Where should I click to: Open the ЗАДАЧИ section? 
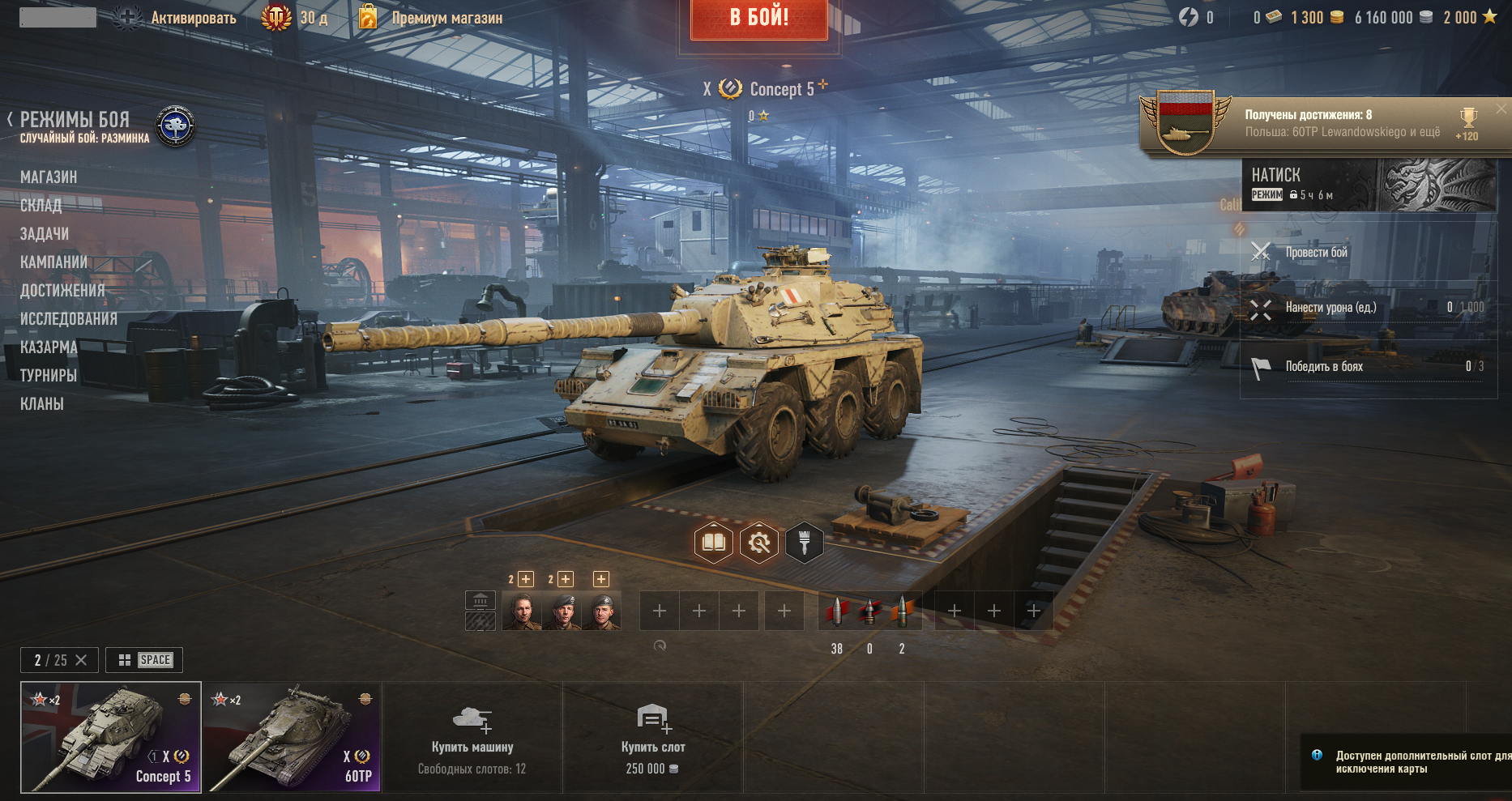[45, 234]
